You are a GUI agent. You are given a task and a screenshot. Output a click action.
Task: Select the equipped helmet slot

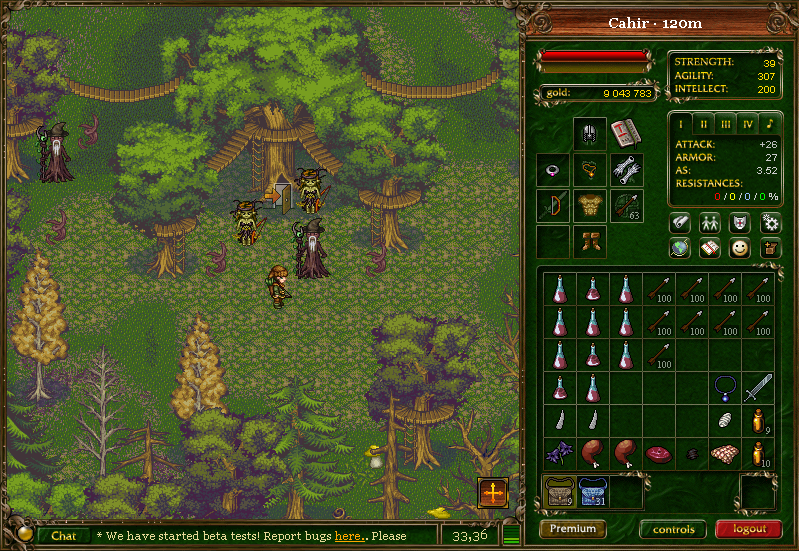(x=589, y=133)
